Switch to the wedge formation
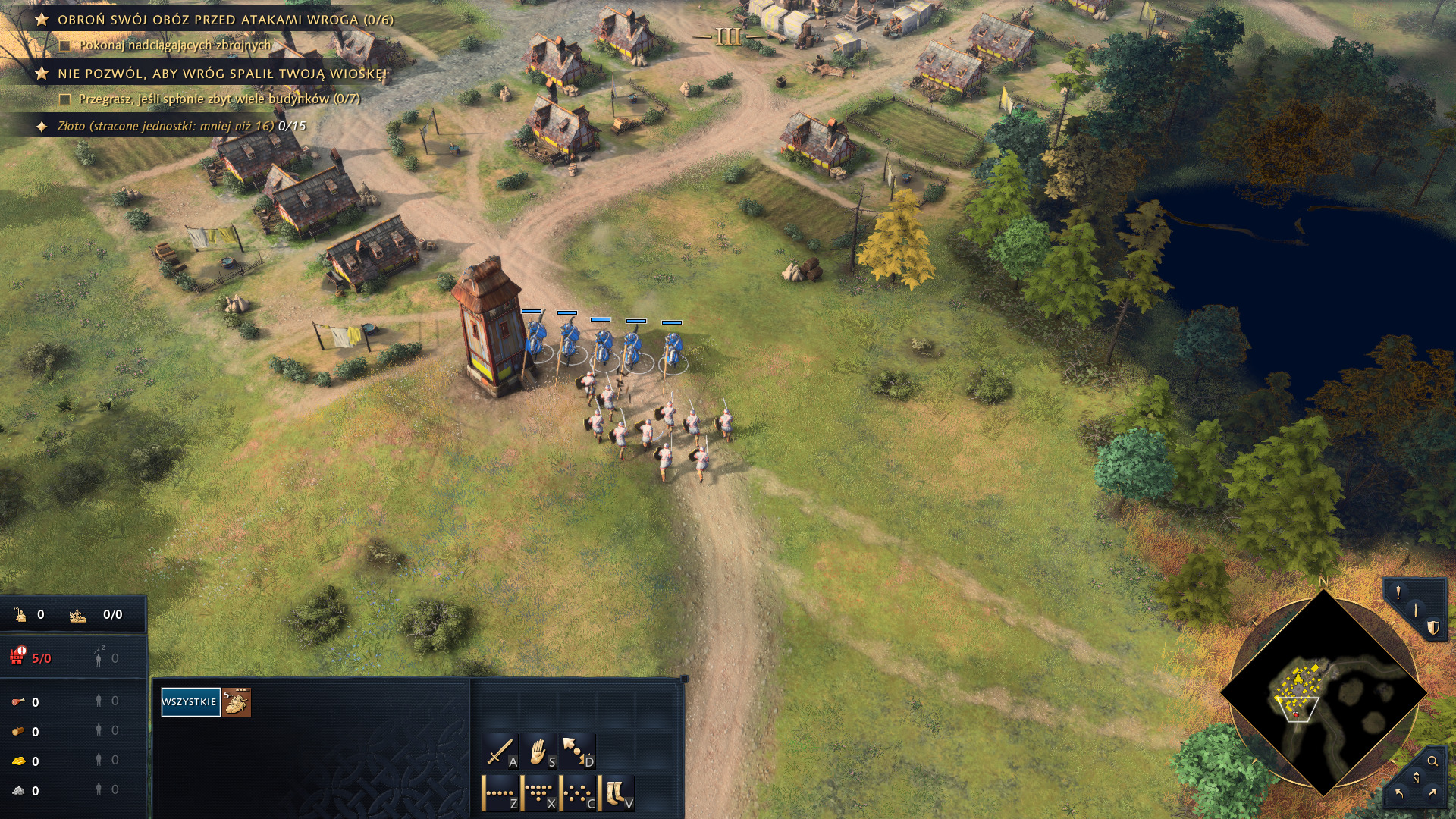 coord(539,792)
